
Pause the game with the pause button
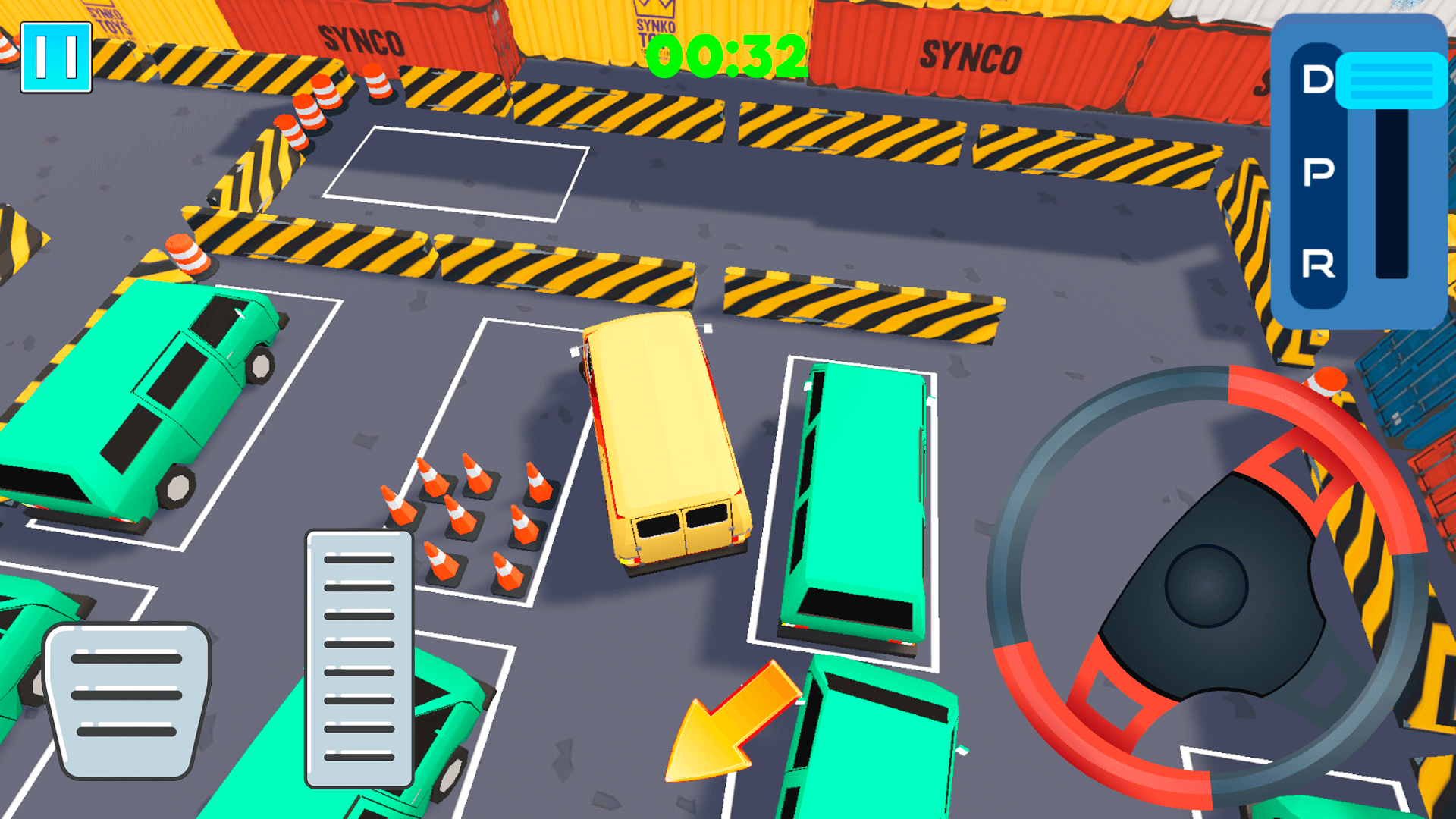click(56, 57)
